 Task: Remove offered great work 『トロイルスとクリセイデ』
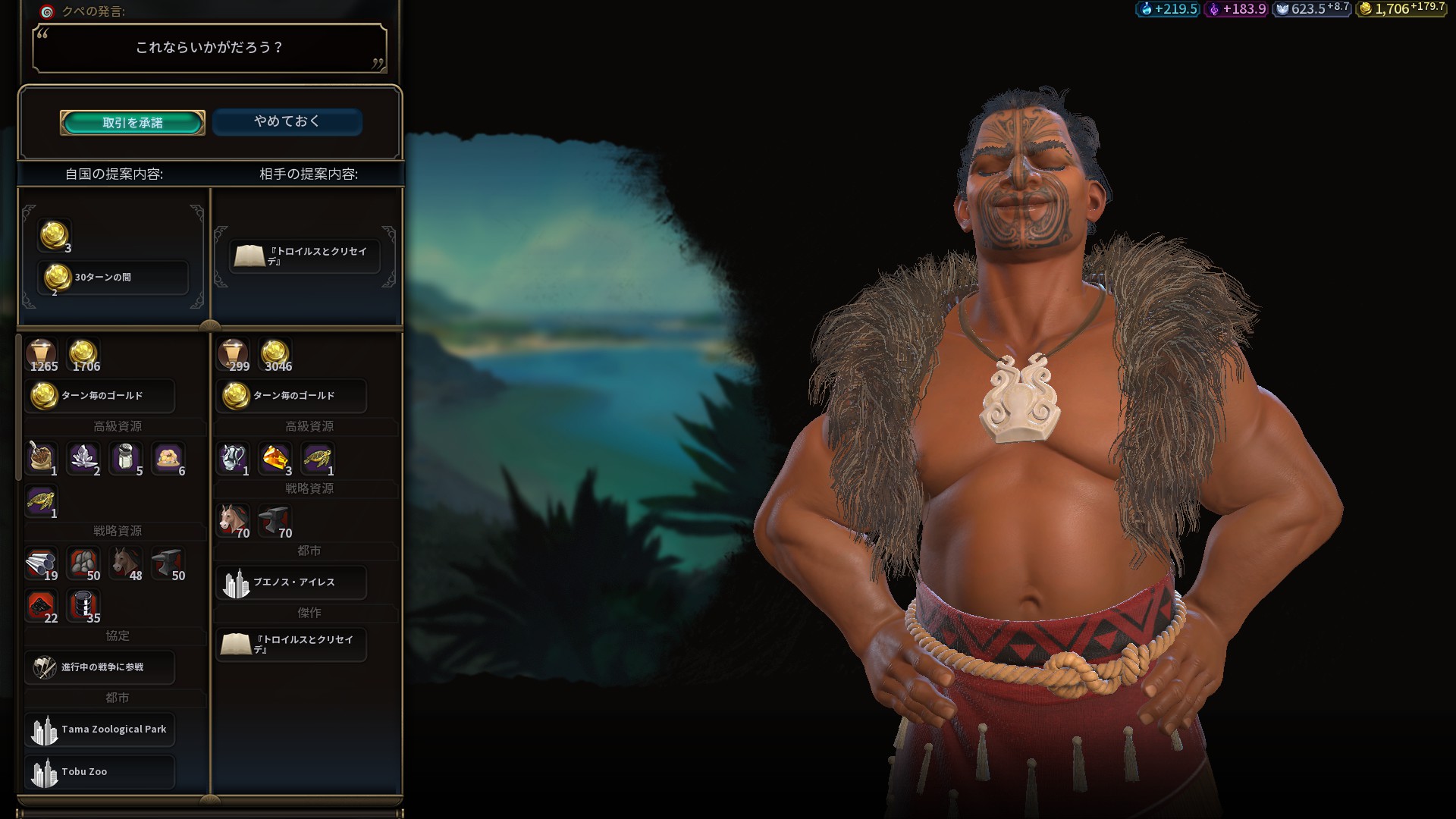(304, 256)
